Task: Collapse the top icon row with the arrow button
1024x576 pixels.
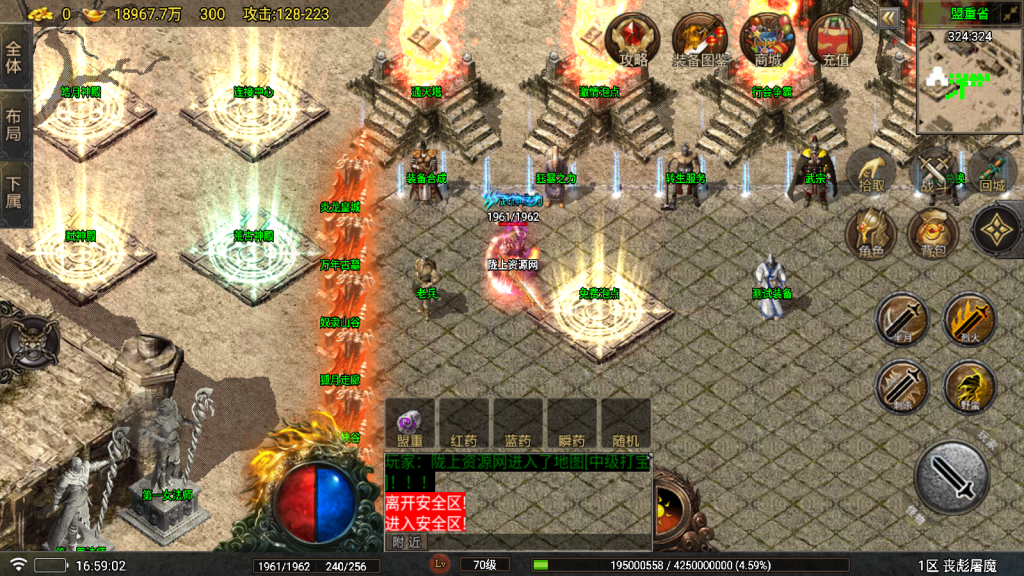Action: point(889,18)
